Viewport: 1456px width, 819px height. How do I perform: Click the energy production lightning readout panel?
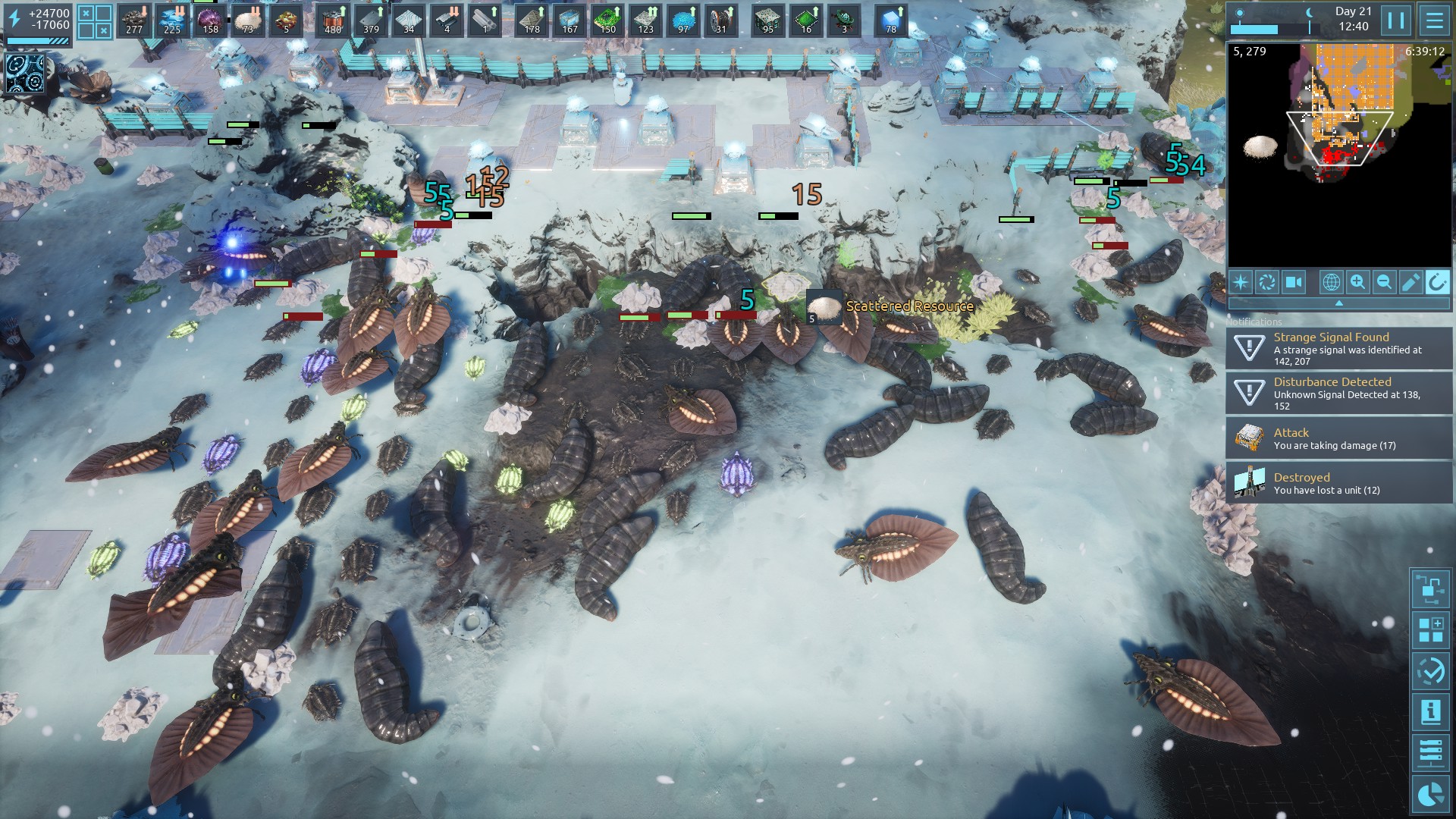pyautogui.click(x=38, y=24)
